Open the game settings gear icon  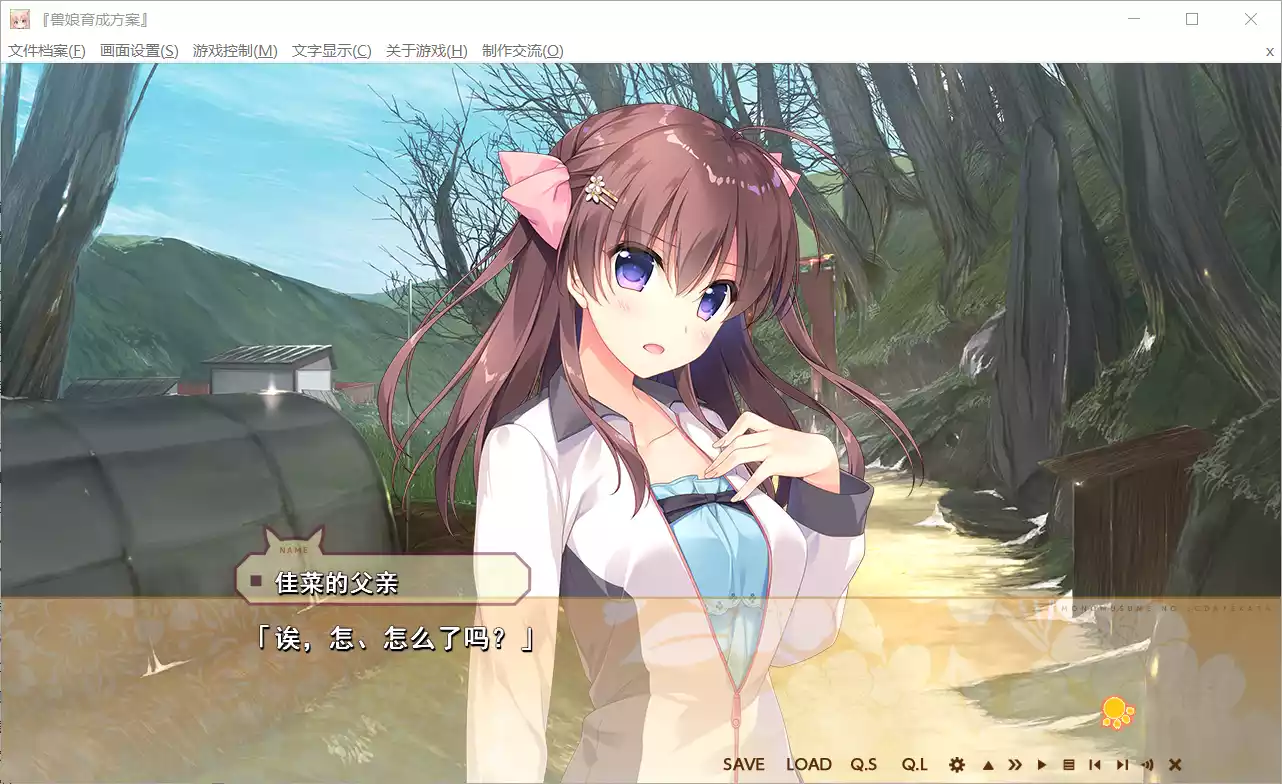pyautogui.click(x=957, y=764)
